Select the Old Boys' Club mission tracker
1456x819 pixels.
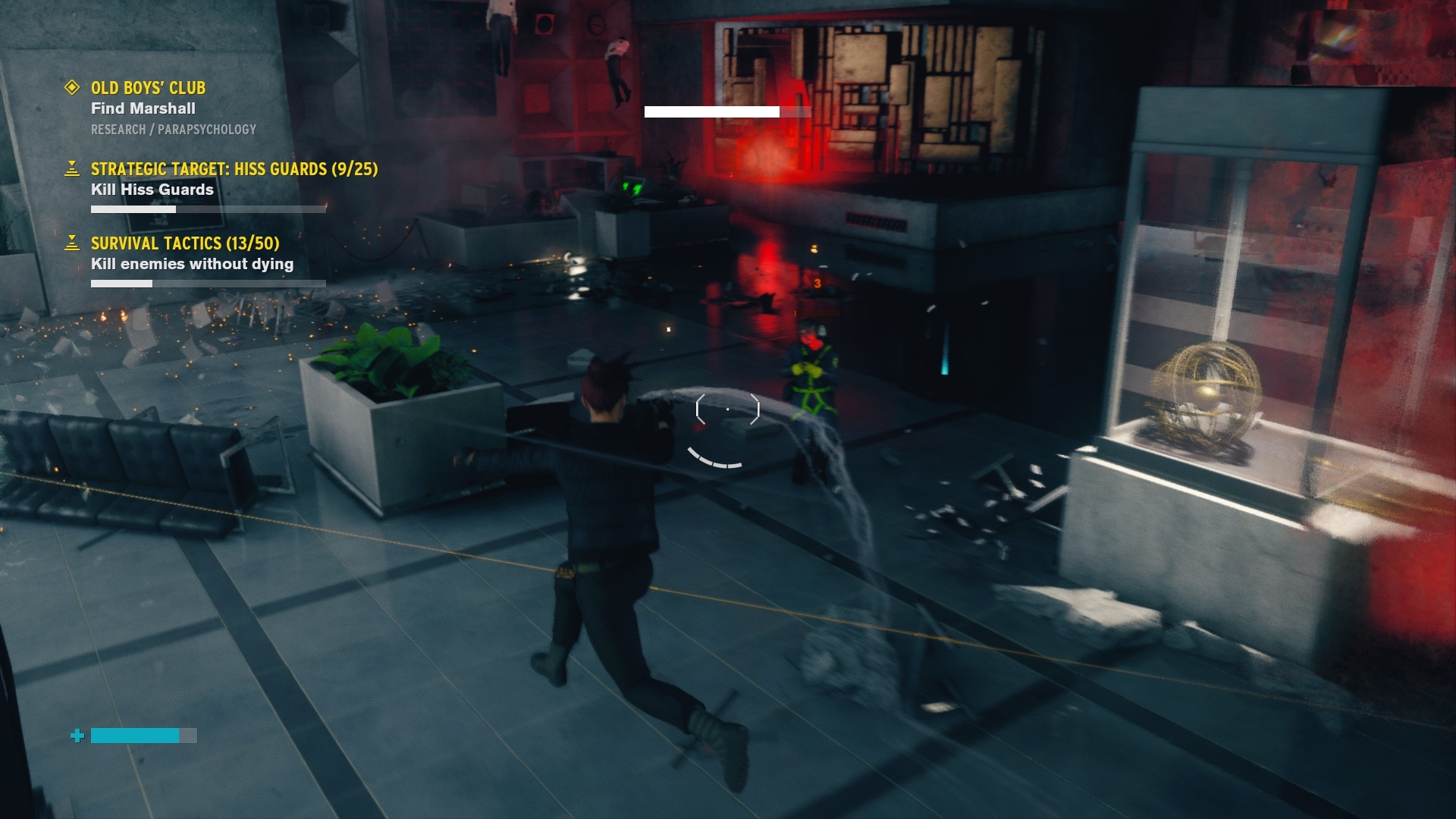[149, 88]
